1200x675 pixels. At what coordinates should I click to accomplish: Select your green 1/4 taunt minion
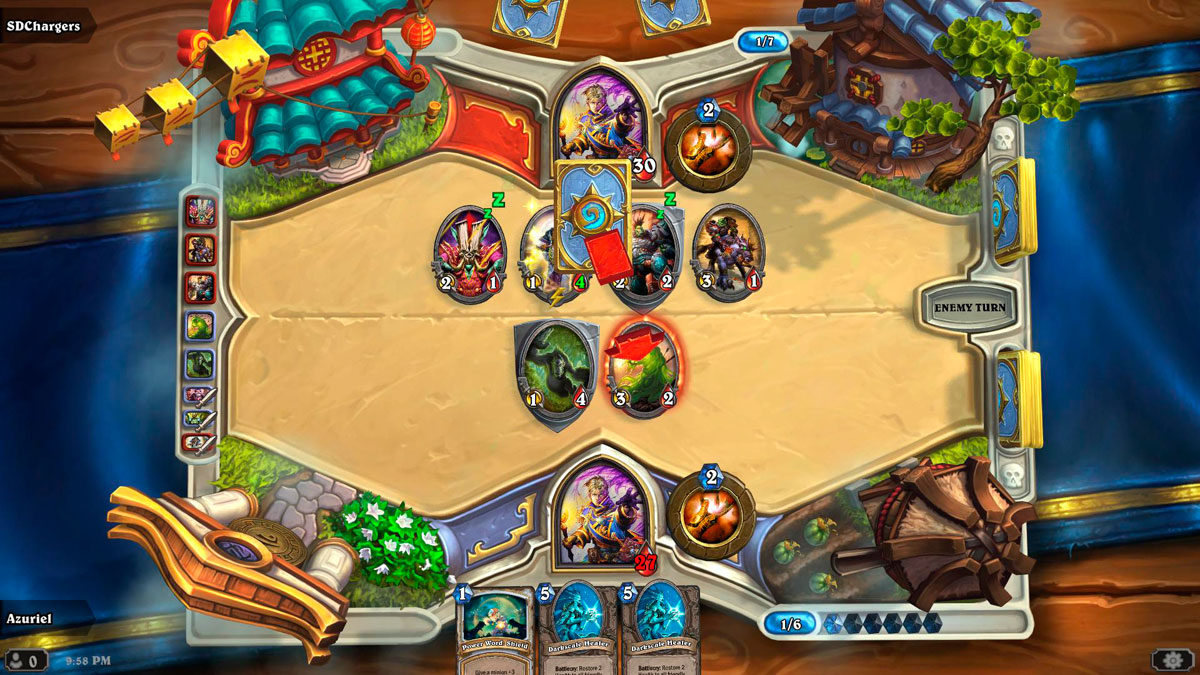pyautogui.click(x=555, y=368)
